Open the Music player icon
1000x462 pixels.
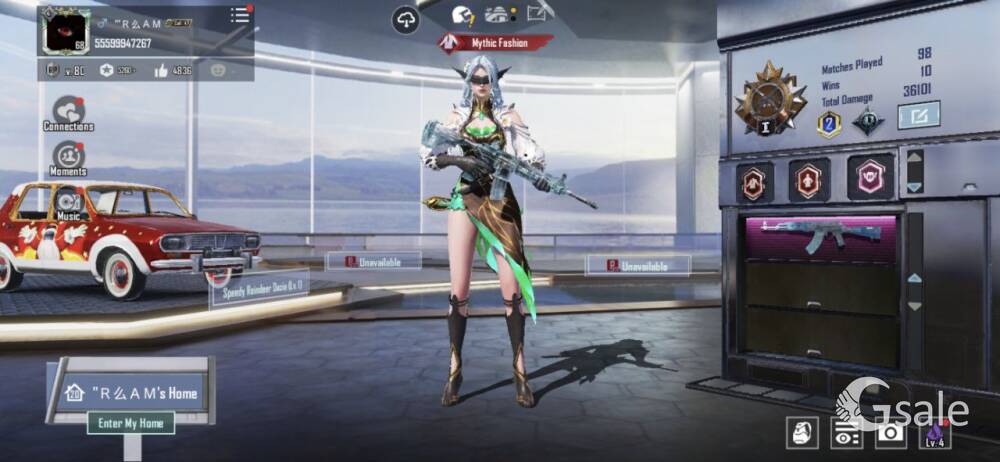pos(68,201)
